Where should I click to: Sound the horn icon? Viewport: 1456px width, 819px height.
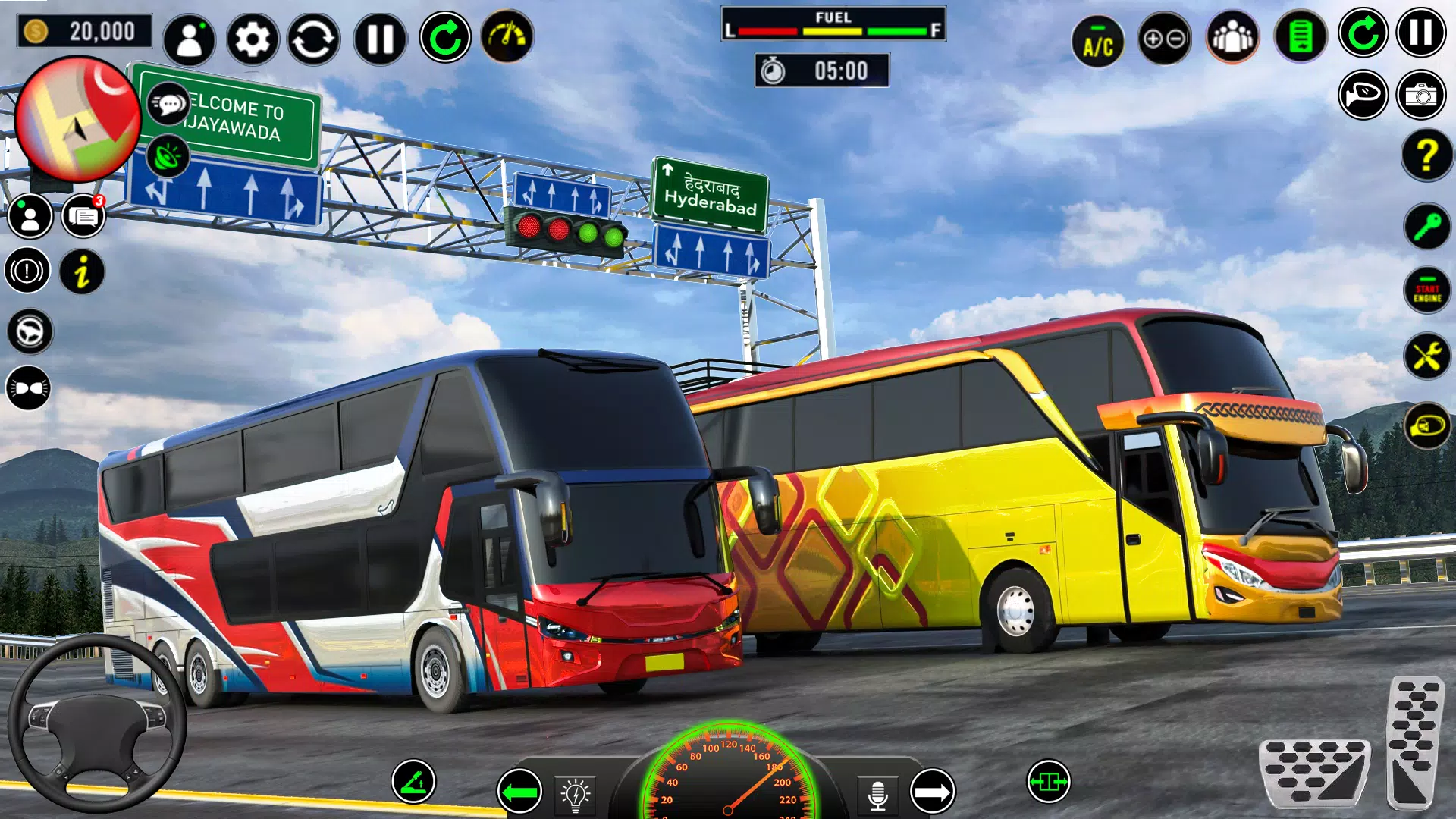click(1363, 95)
